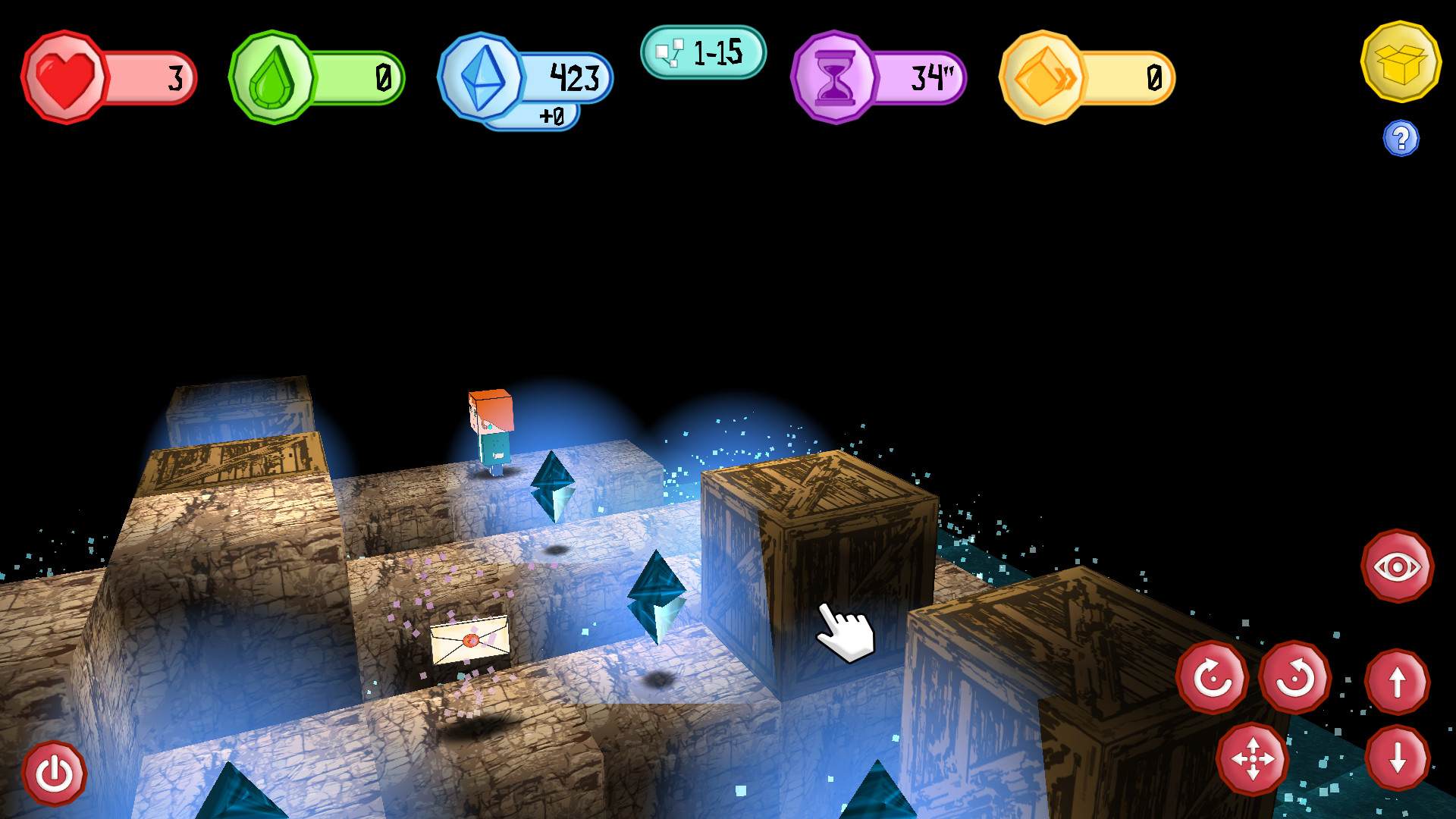Open the yellow box inventory button
1456x819 pixels.
(1401, 62)
